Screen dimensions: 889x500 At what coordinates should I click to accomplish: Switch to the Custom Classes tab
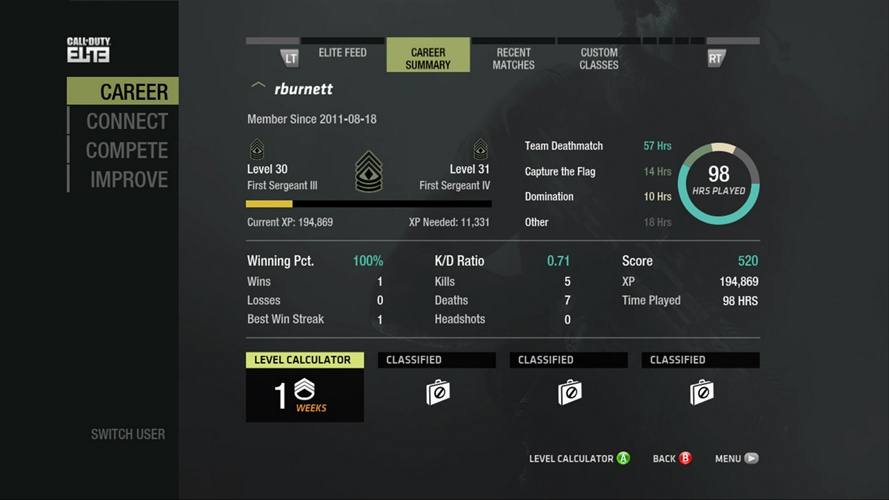(599, 59)
